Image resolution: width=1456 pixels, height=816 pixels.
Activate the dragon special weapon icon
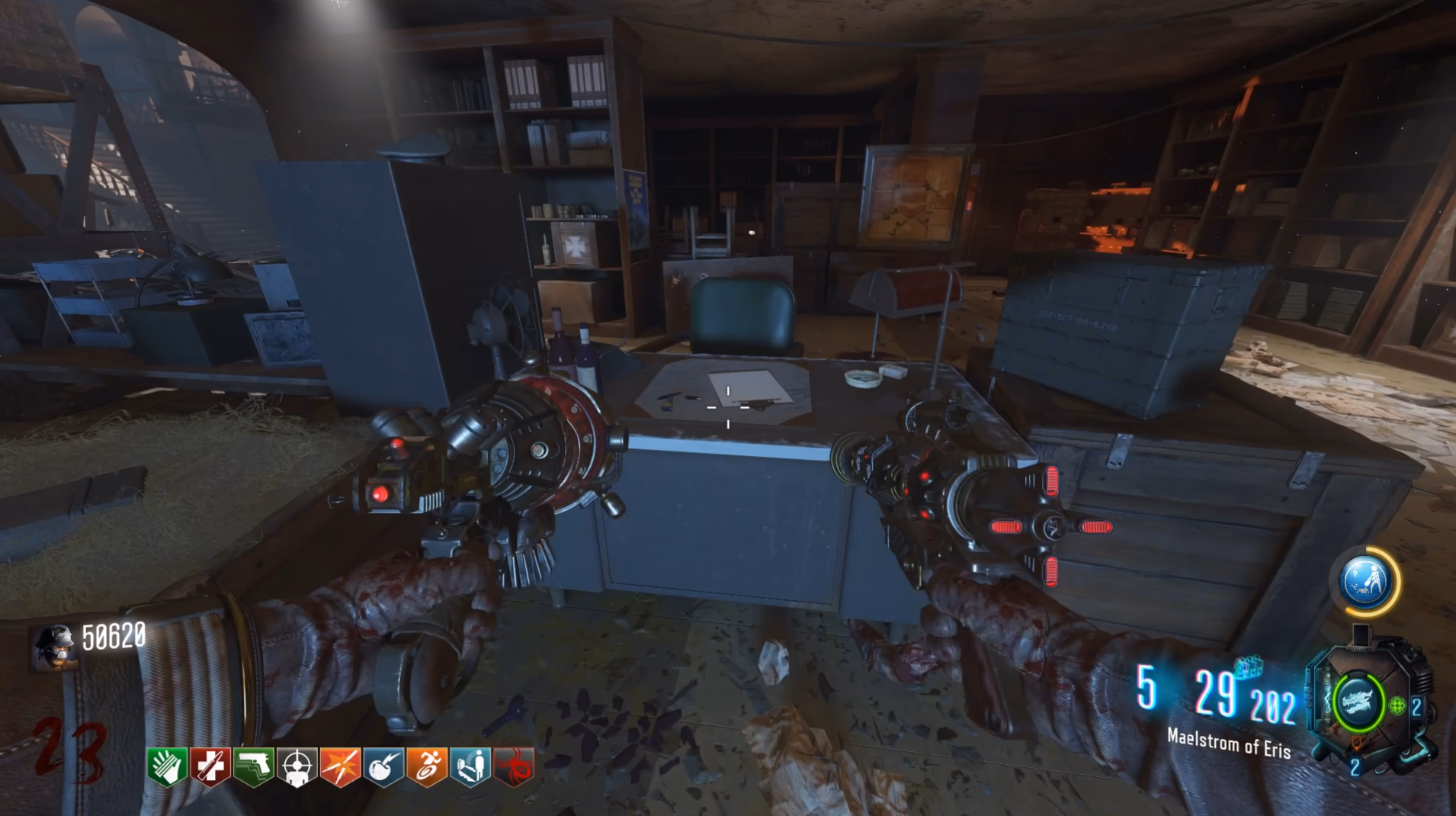coord(1358,701)
